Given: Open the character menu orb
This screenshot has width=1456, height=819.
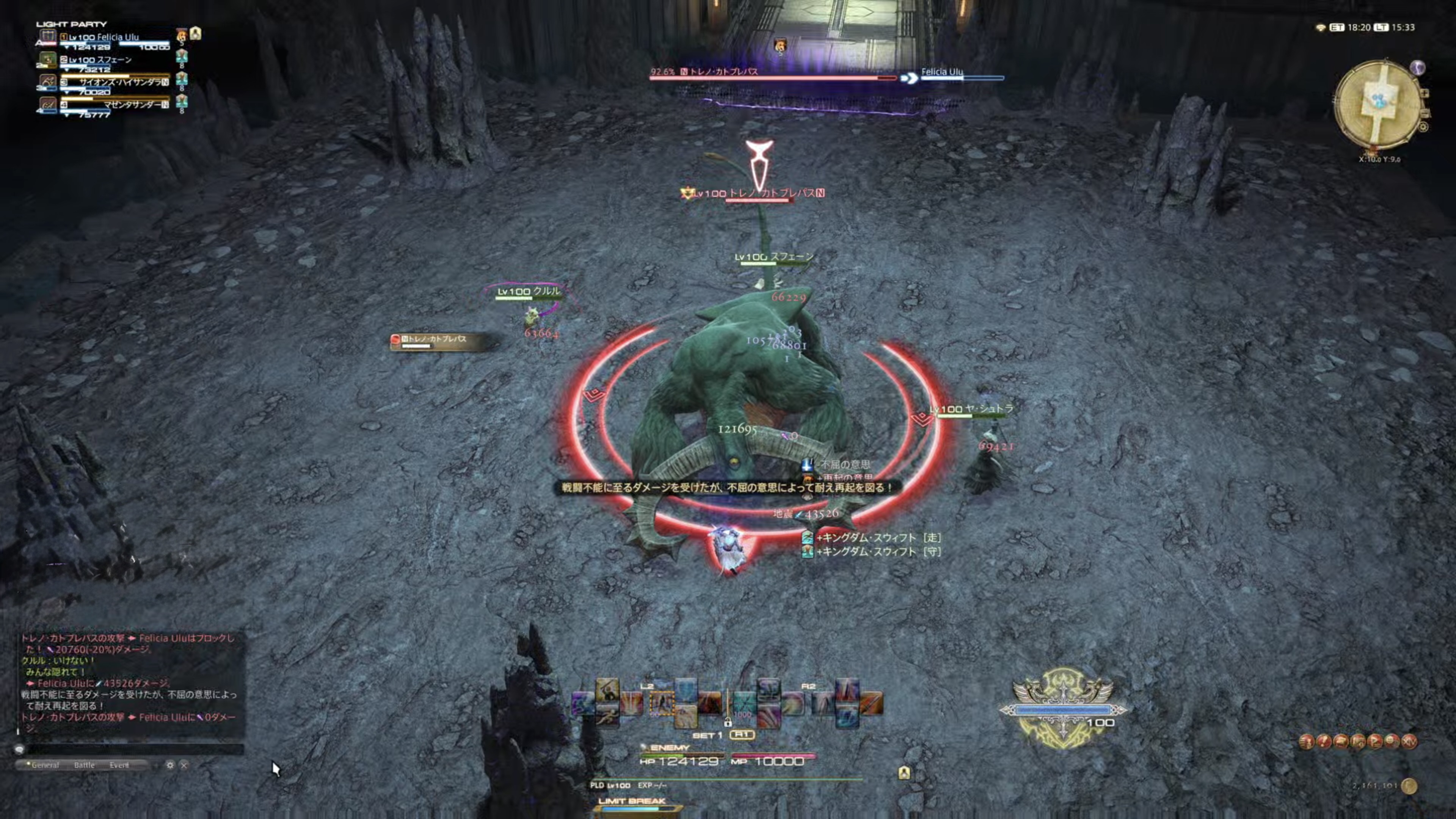Looking at the screenshot, I should [1306, 741].
